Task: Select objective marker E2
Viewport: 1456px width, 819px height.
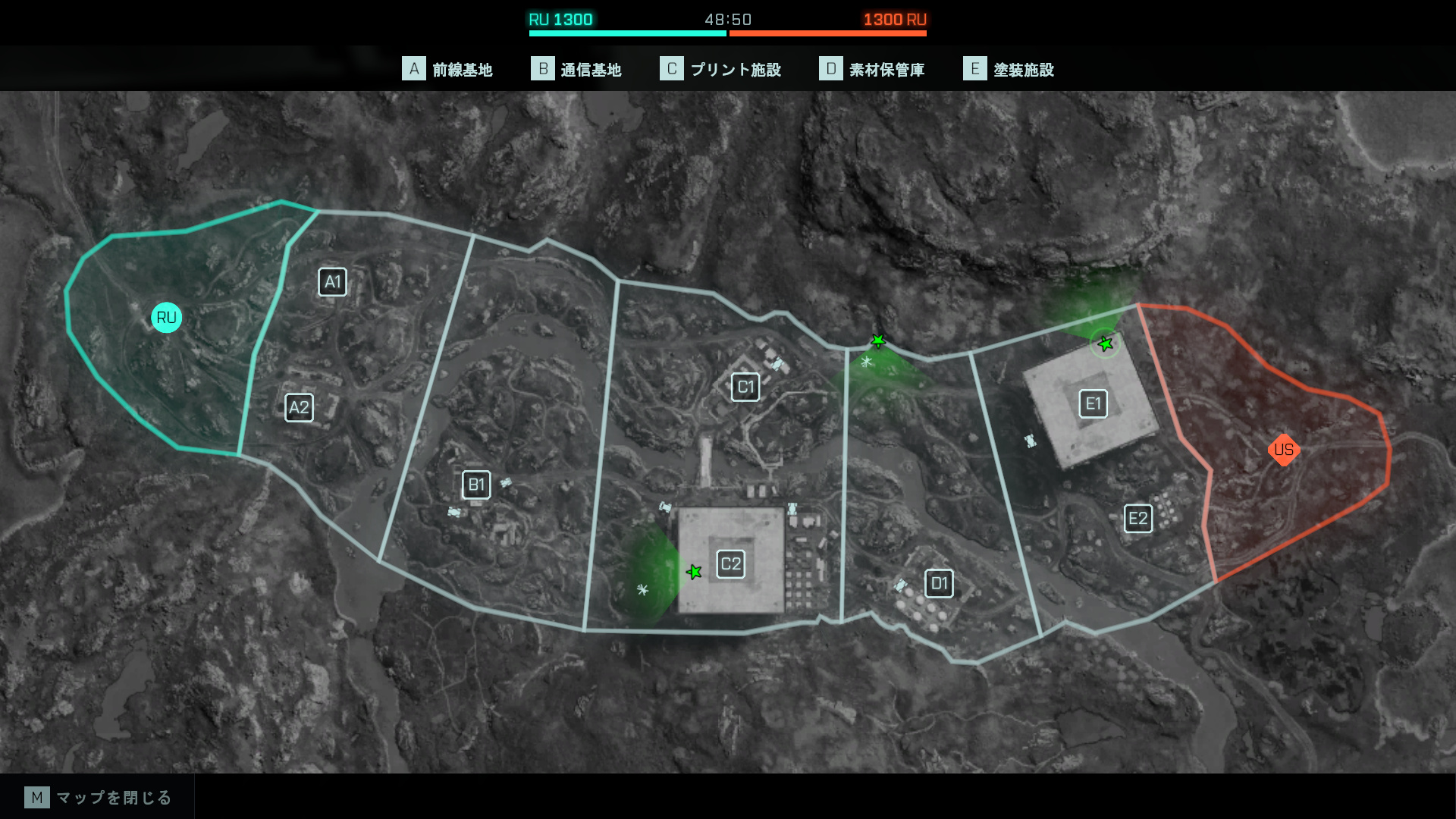Action: (x=1137, y=519)
